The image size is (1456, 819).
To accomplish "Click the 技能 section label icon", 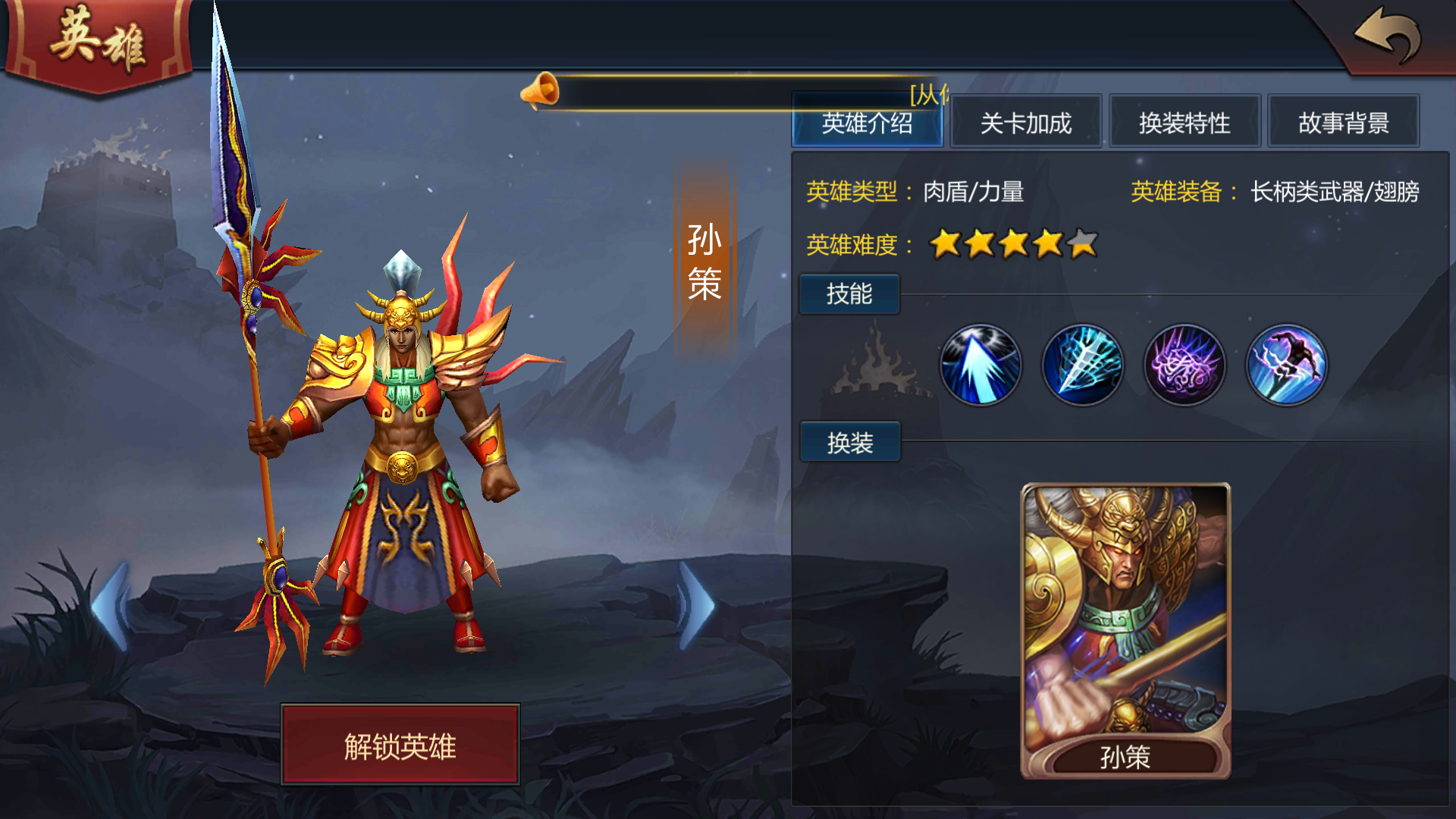I will coord(849,294).
